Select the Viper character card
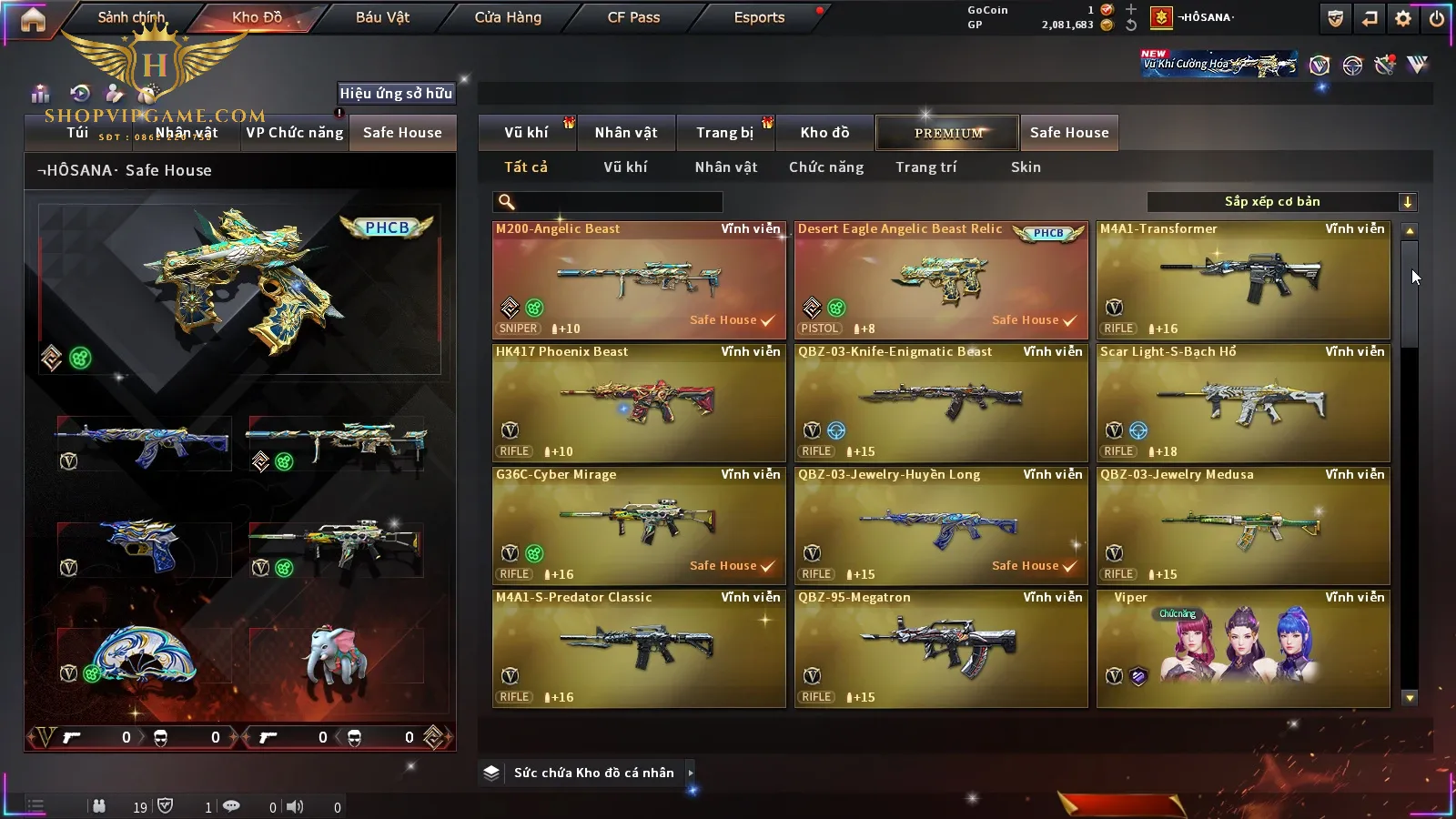This screenshot has width=1456, height=819. point(1243,649)
